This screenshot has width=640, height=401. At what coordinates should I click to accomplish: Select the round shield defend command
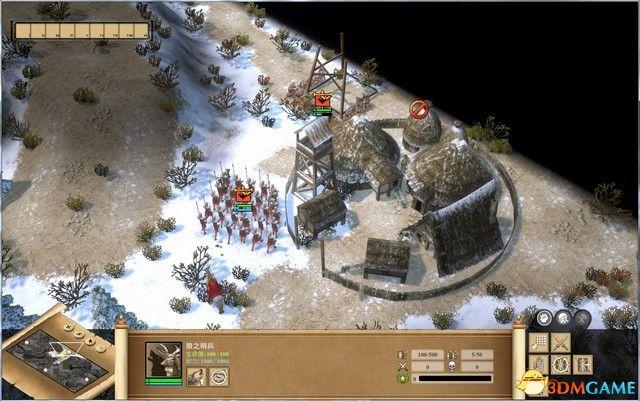(559, 364)
